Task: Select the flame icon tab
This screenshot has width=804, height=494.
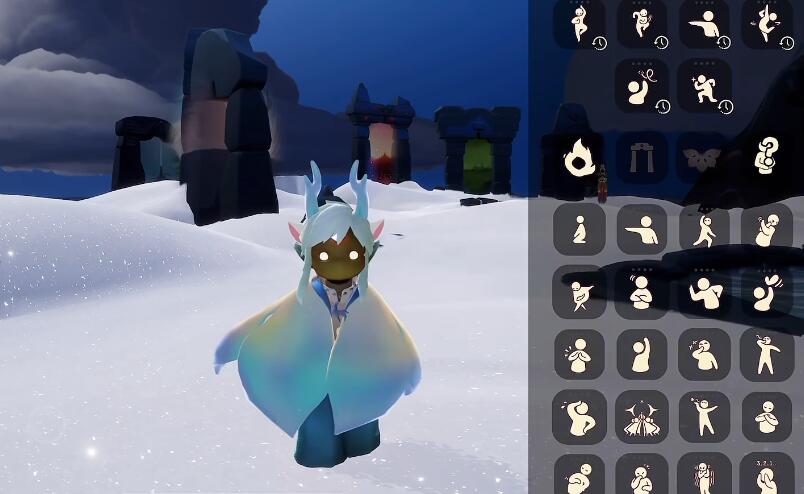Action: [579, 156]
